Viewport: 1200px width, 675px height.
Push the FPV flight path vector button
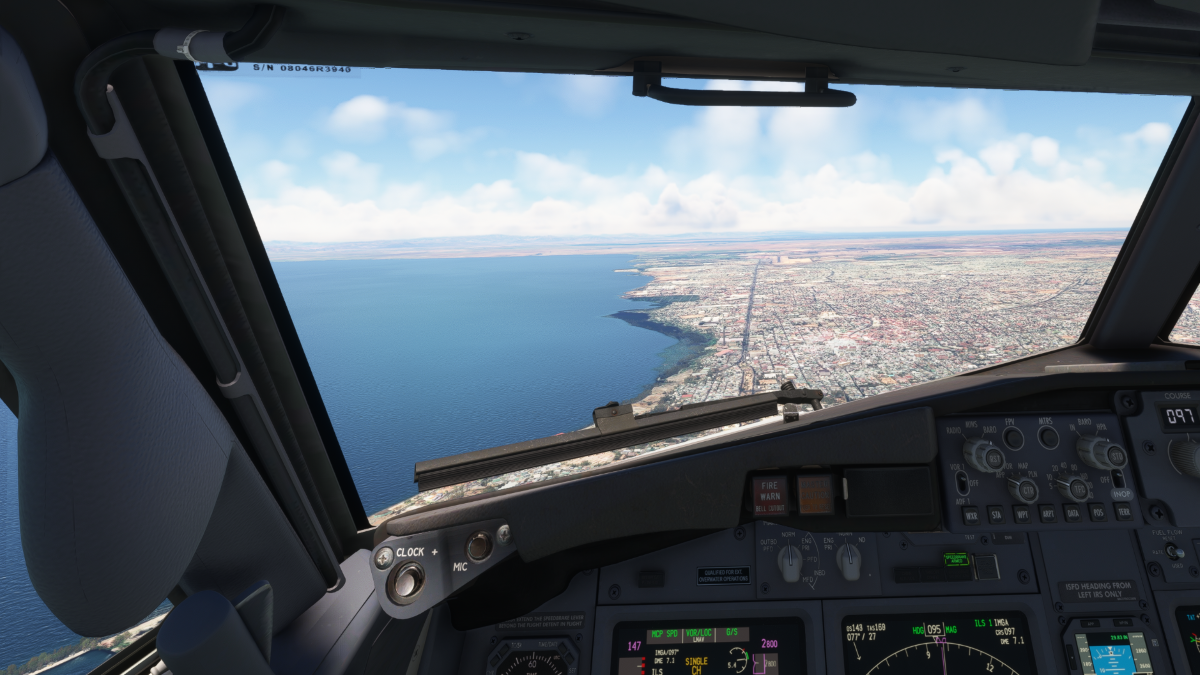[1013, 438]
